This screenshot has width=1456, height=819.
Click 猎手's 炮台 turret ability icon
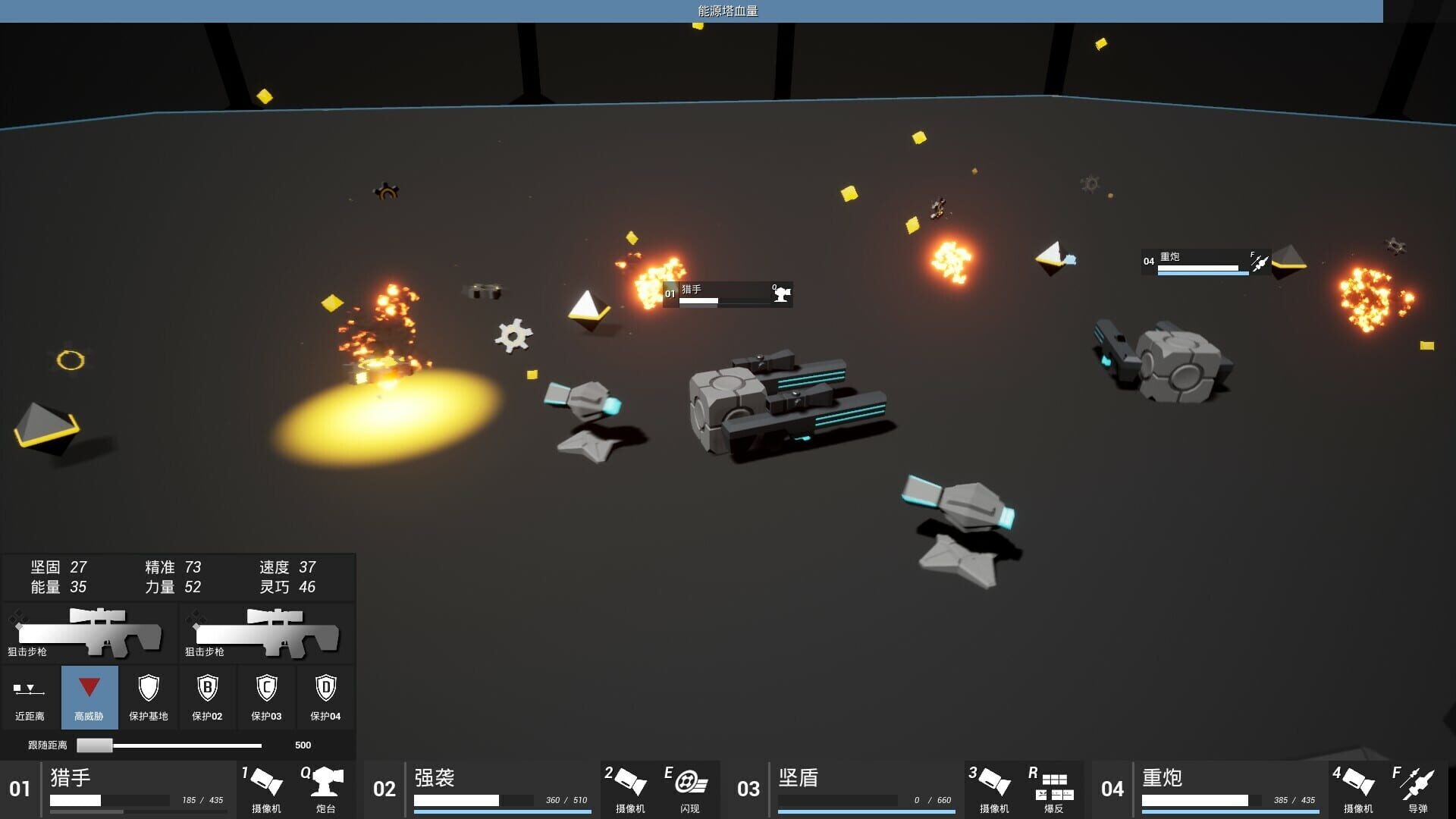point(325,785)
